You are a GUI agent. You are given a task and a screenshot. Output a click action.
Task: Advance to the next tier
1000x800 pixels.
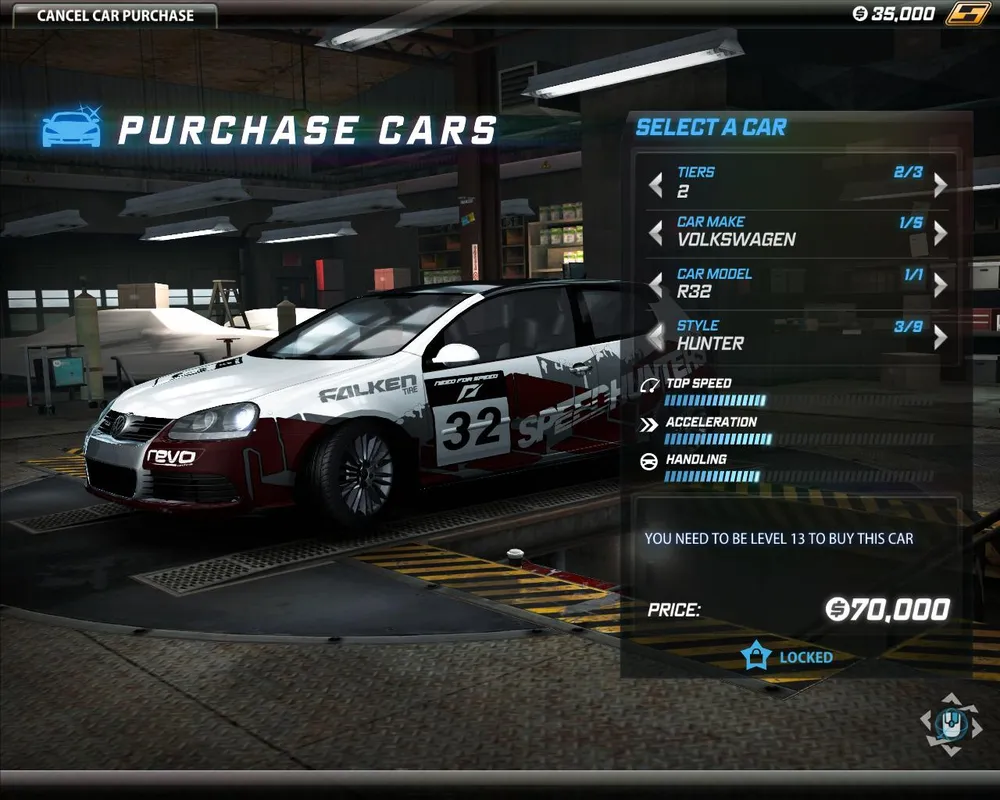pos(940,185)
